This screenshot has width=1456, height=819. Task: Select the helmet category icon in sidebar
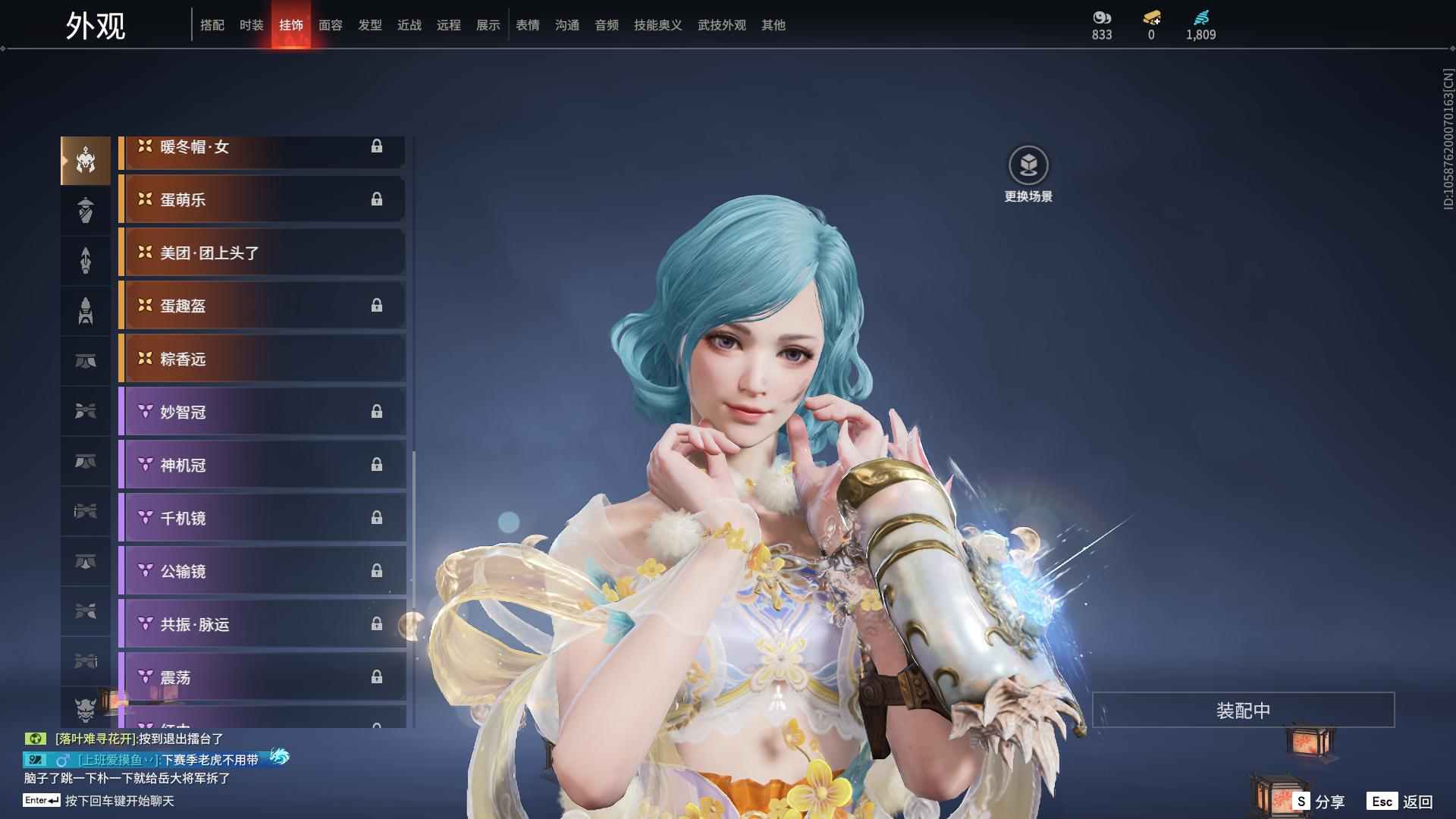[x=86, y=161]
